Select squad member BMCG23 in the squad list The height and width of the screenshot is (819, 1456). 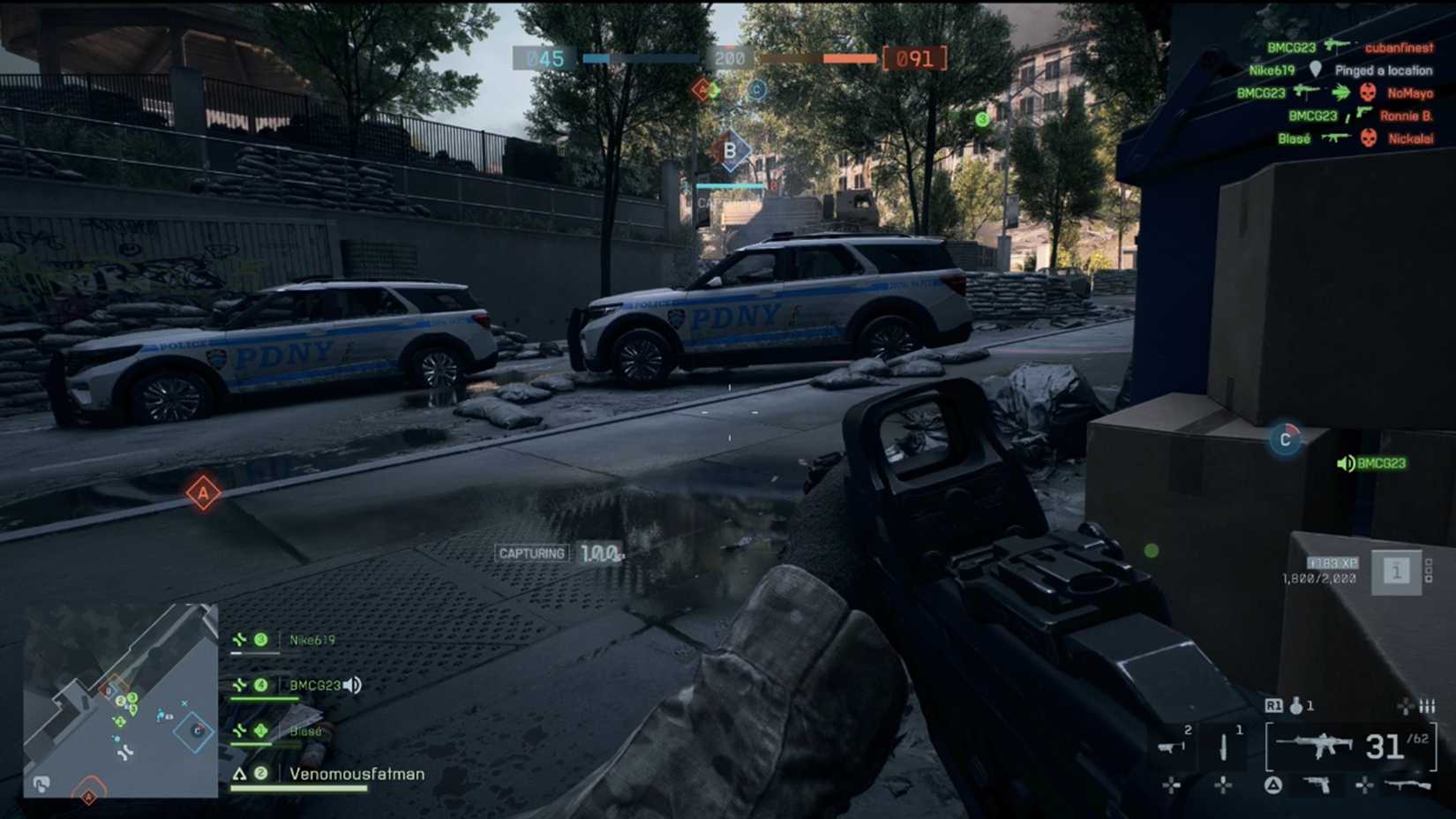click(x=314, y=685)
